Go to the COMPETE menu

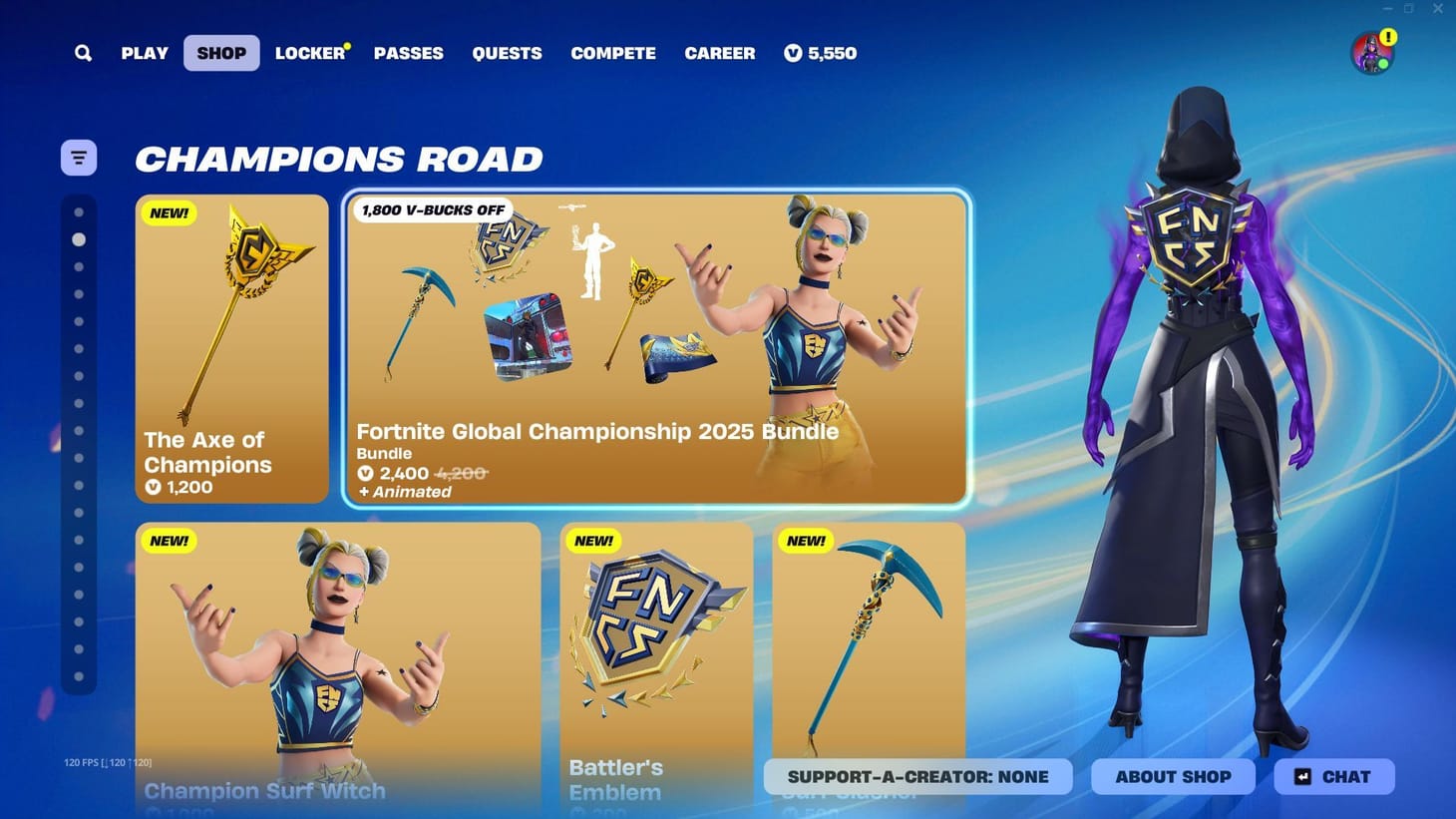click(x=613, y=53)
